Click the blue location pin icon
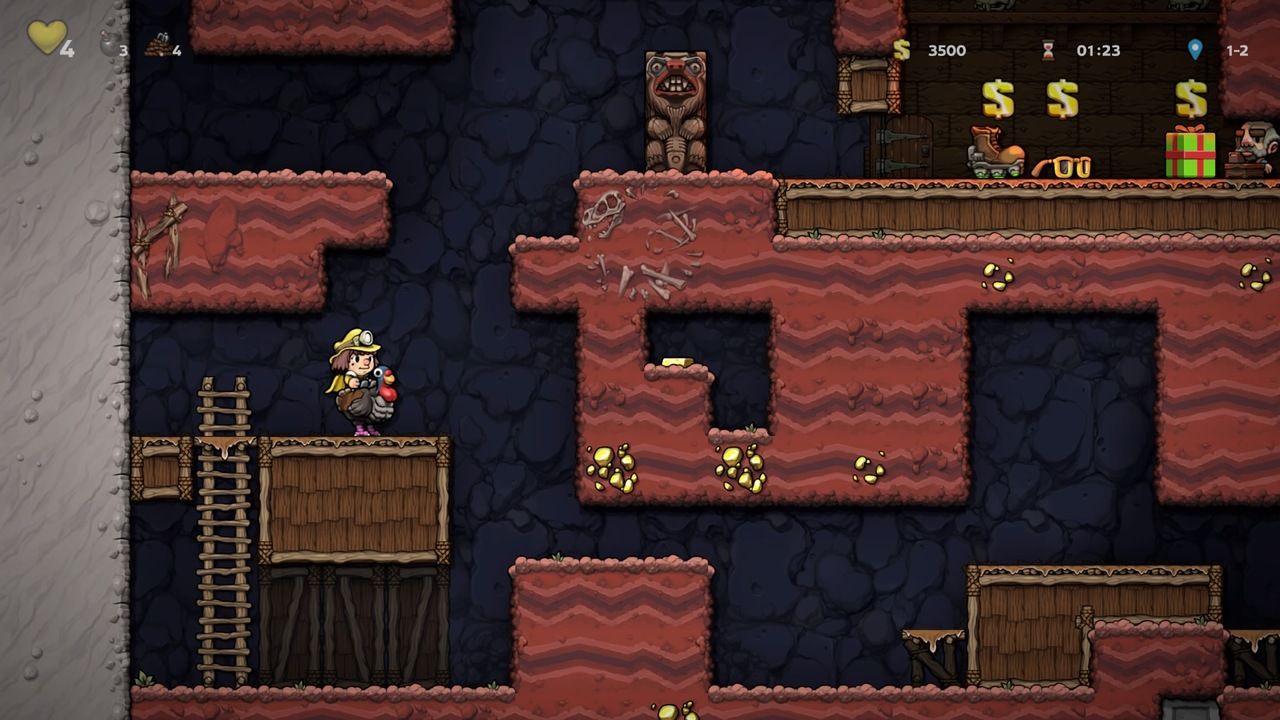 click(x=1196, y=50)
